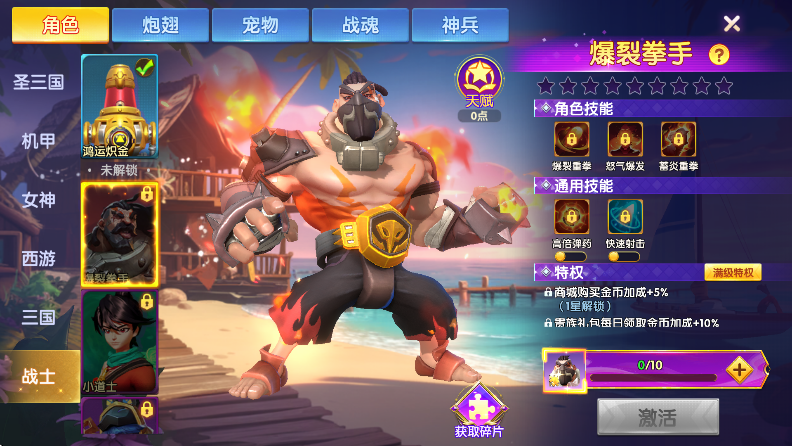Image resolution: width=792 pixels, height=446 pixels.
Task: Select the 神兵 tab
Action: point(459,25)
